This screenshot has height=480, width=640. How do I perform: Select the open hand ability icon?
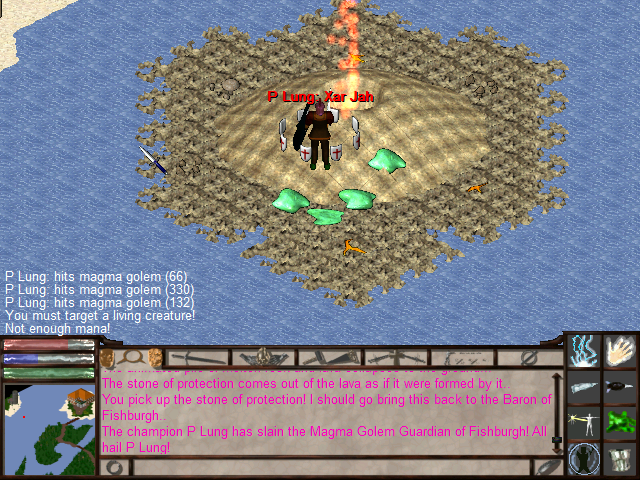point(622,351)
